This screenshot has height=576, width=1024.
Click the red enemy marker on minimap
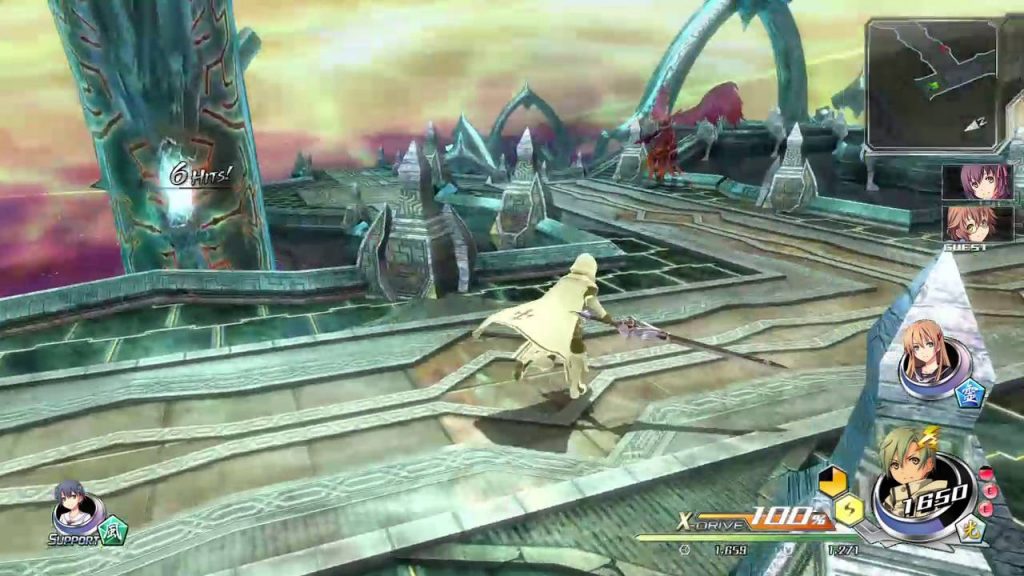click(945, 49)
